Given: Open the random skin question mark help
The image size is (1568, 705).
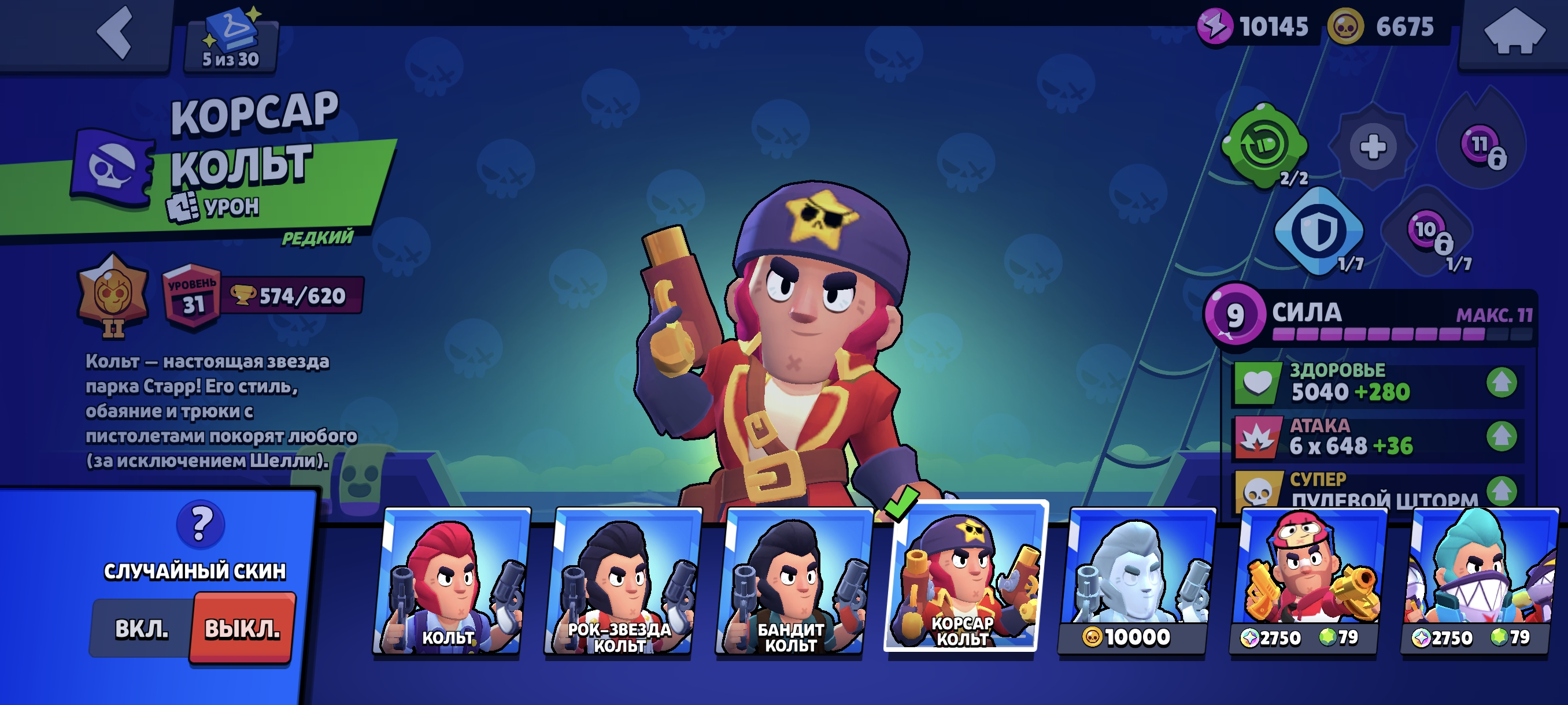Looking at the screenshot, I should [x=200, y=524].
